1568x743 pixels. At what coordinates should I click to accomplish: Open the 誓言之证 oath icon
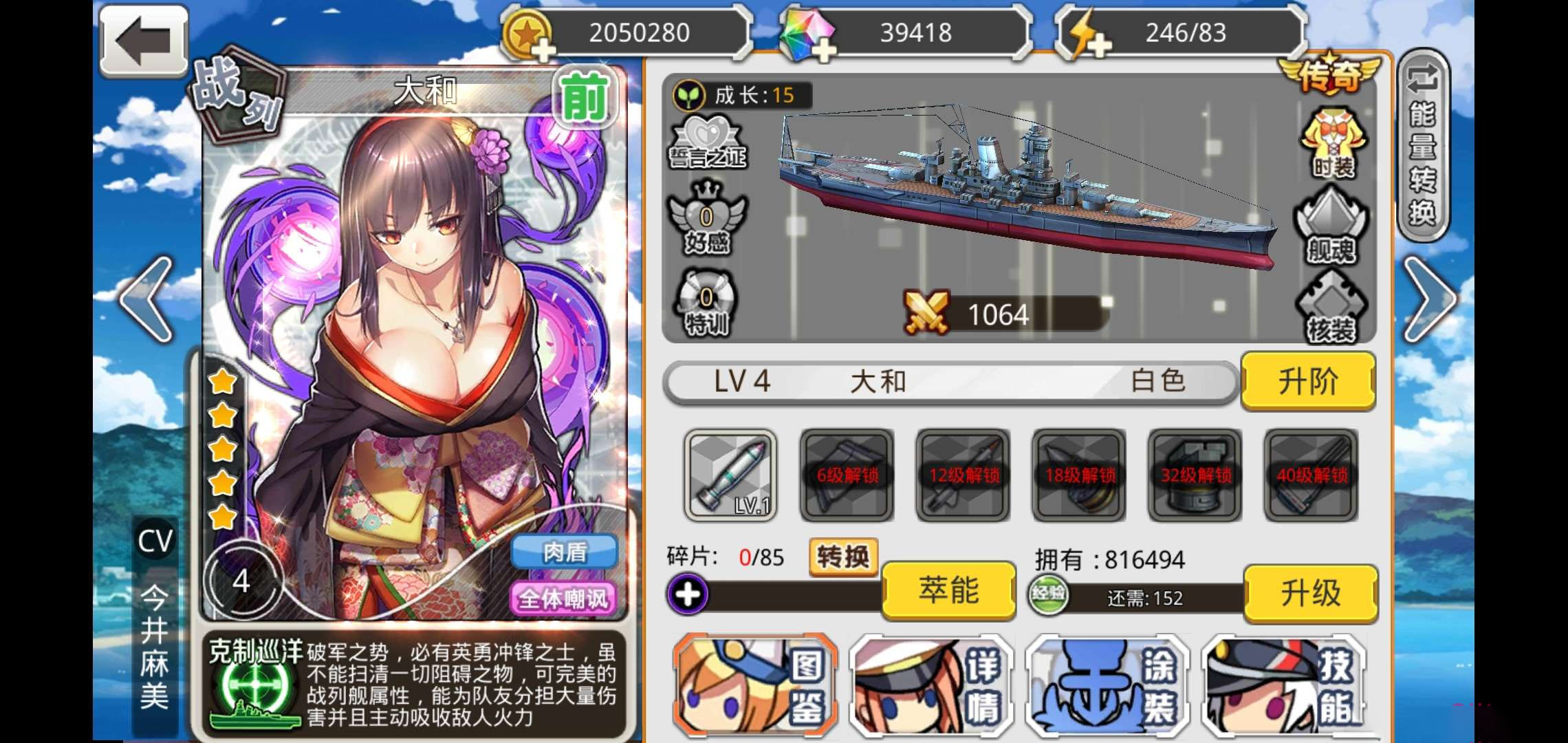point(708,142)
